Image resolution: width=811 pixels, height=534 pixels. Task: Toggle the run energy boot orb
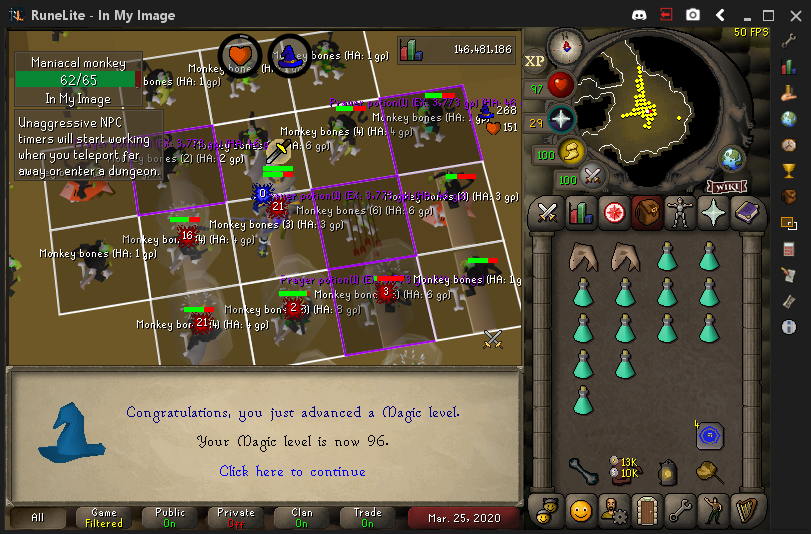click(573, 152)
